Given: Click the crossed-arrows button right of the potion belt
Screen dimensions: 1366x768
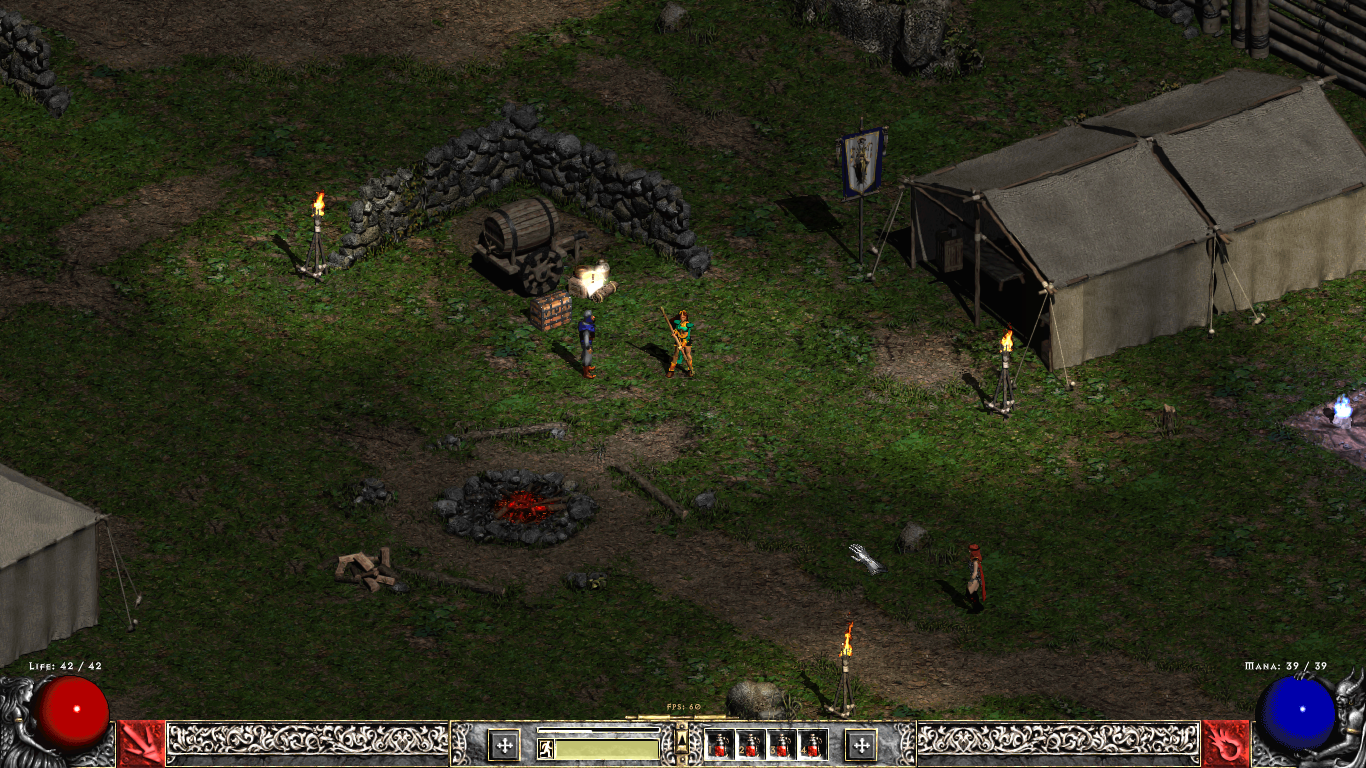Looking at the screenshot, I should click(x=861, y=746).
